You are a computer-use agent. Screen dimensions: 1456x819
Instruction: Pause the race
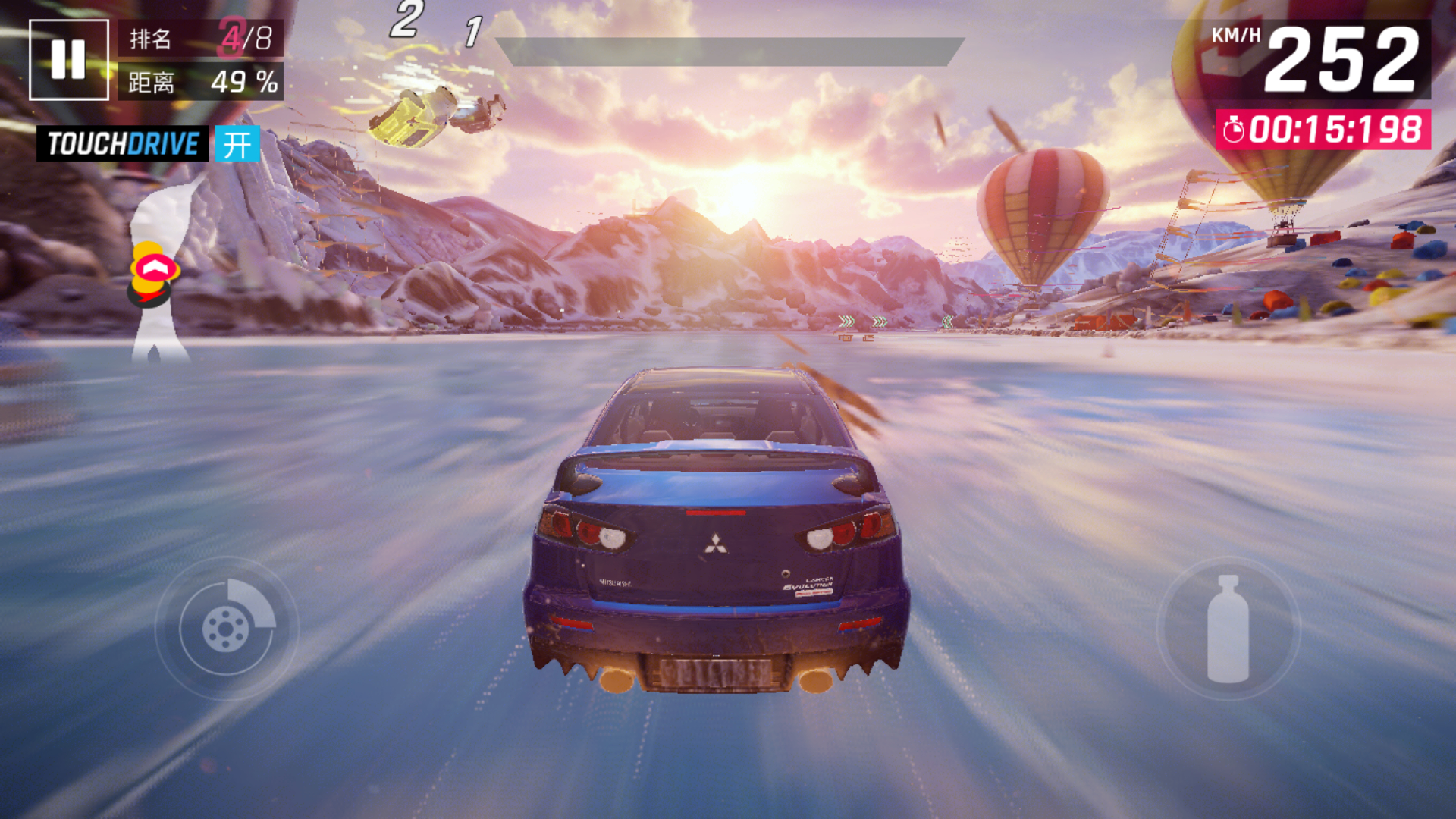point(68,59)
